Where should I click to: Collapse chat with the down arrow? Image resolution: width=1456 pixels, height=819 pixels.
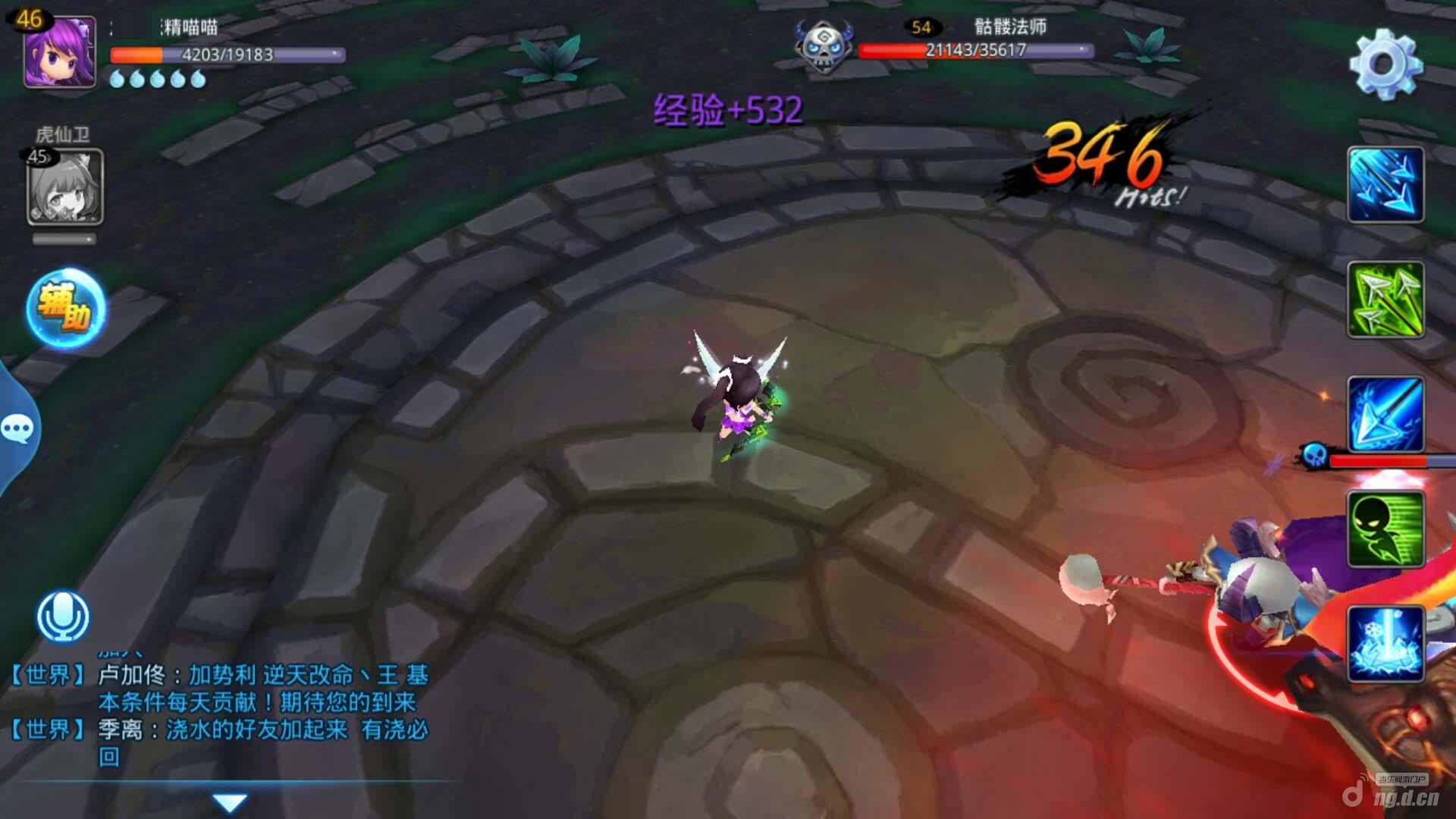pos(230,802)
